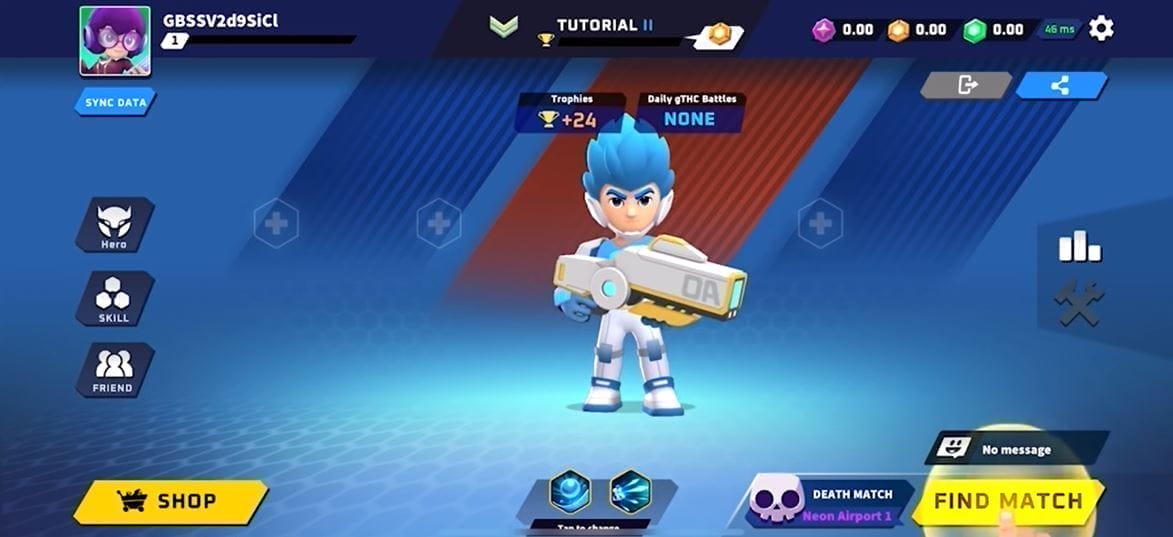
Task: Start matchmaking with Find Match button
Action: pos(1008,501)
